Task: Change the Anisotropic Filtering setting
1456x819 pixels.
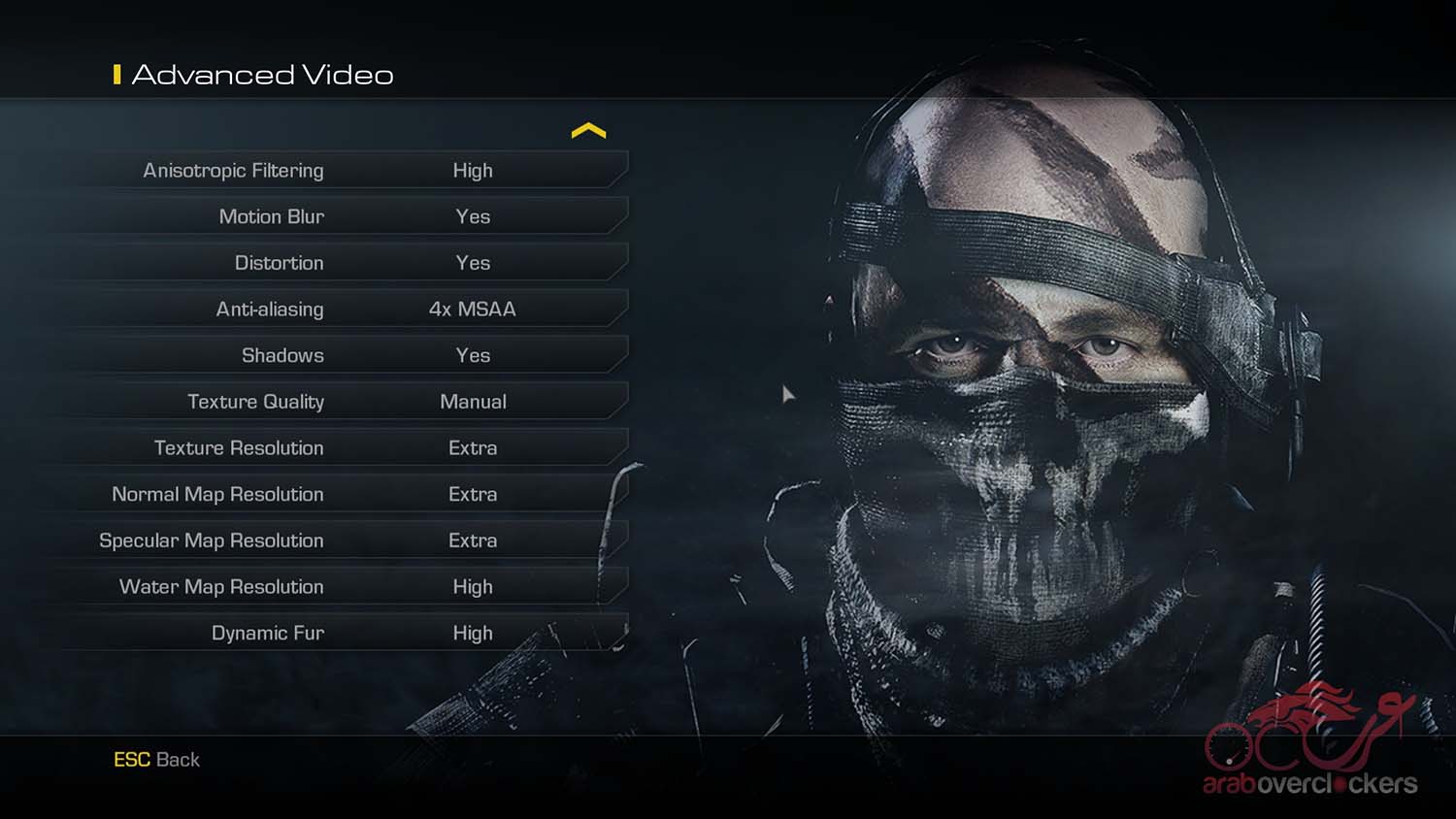Action: pos(473,171)
